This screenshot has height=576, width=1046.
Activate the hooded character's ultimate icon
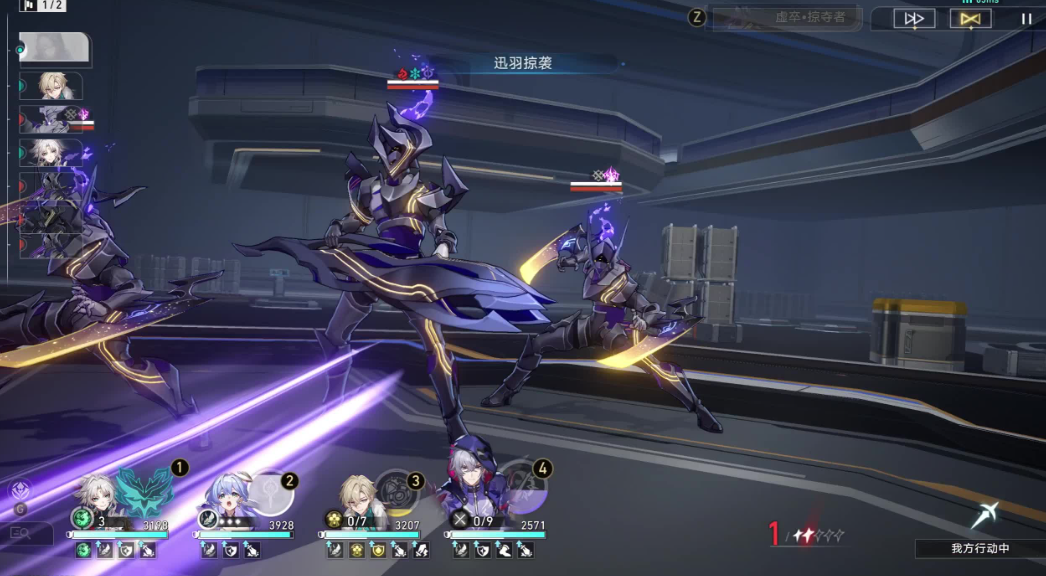(x=523, y=486)
